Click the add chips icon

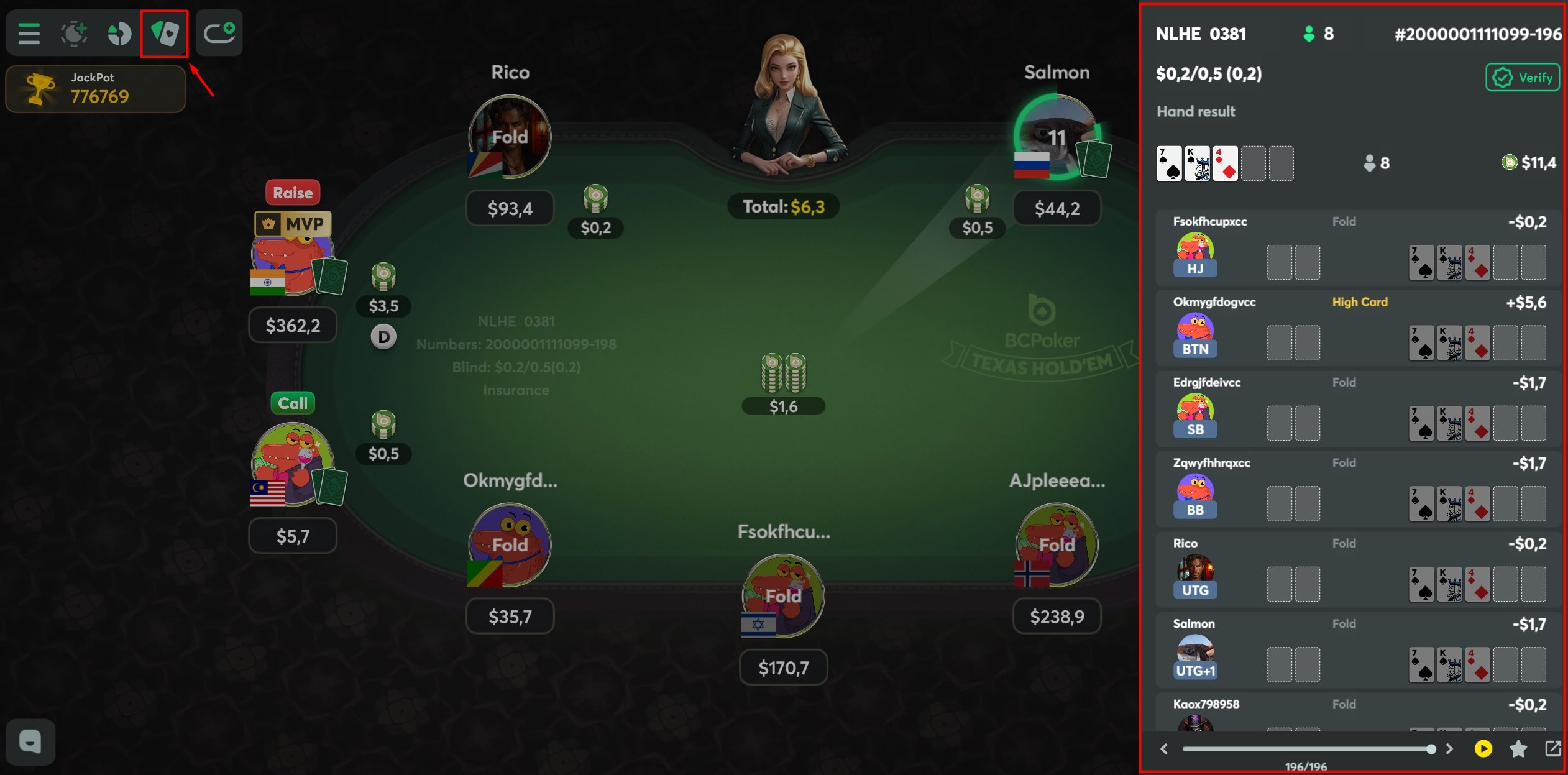click(x=219, y=32)
